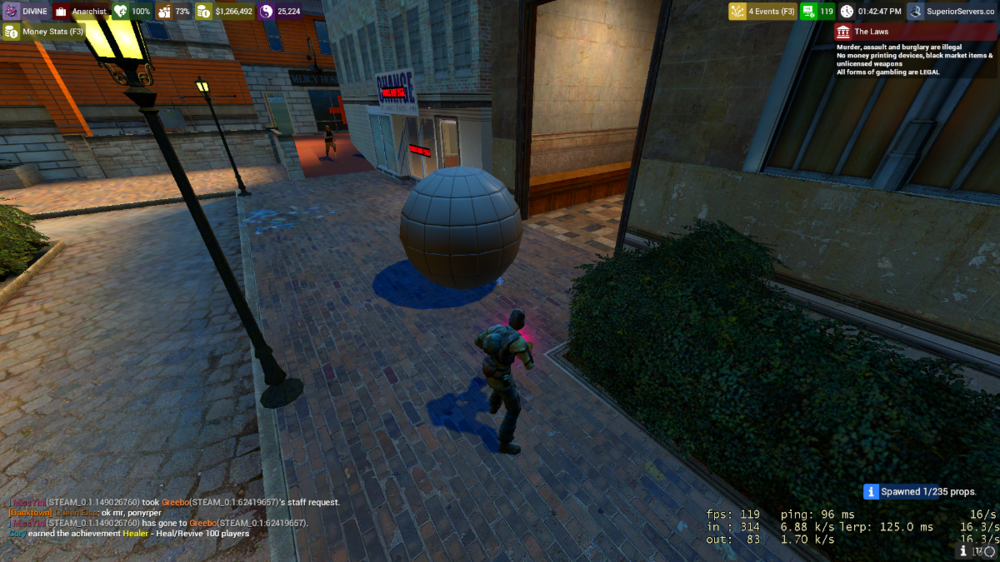This screenshot has height=562, width=1000.
Task: Click the SuperiorServers.co badge
Action: [951, 12]
